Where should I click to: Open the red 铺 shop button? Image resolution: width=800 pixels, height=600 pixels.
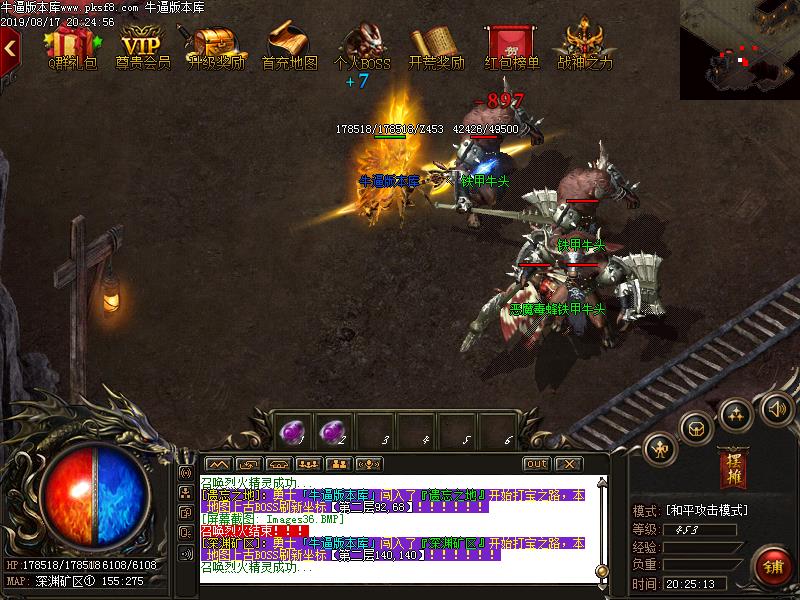pos(772,565)
